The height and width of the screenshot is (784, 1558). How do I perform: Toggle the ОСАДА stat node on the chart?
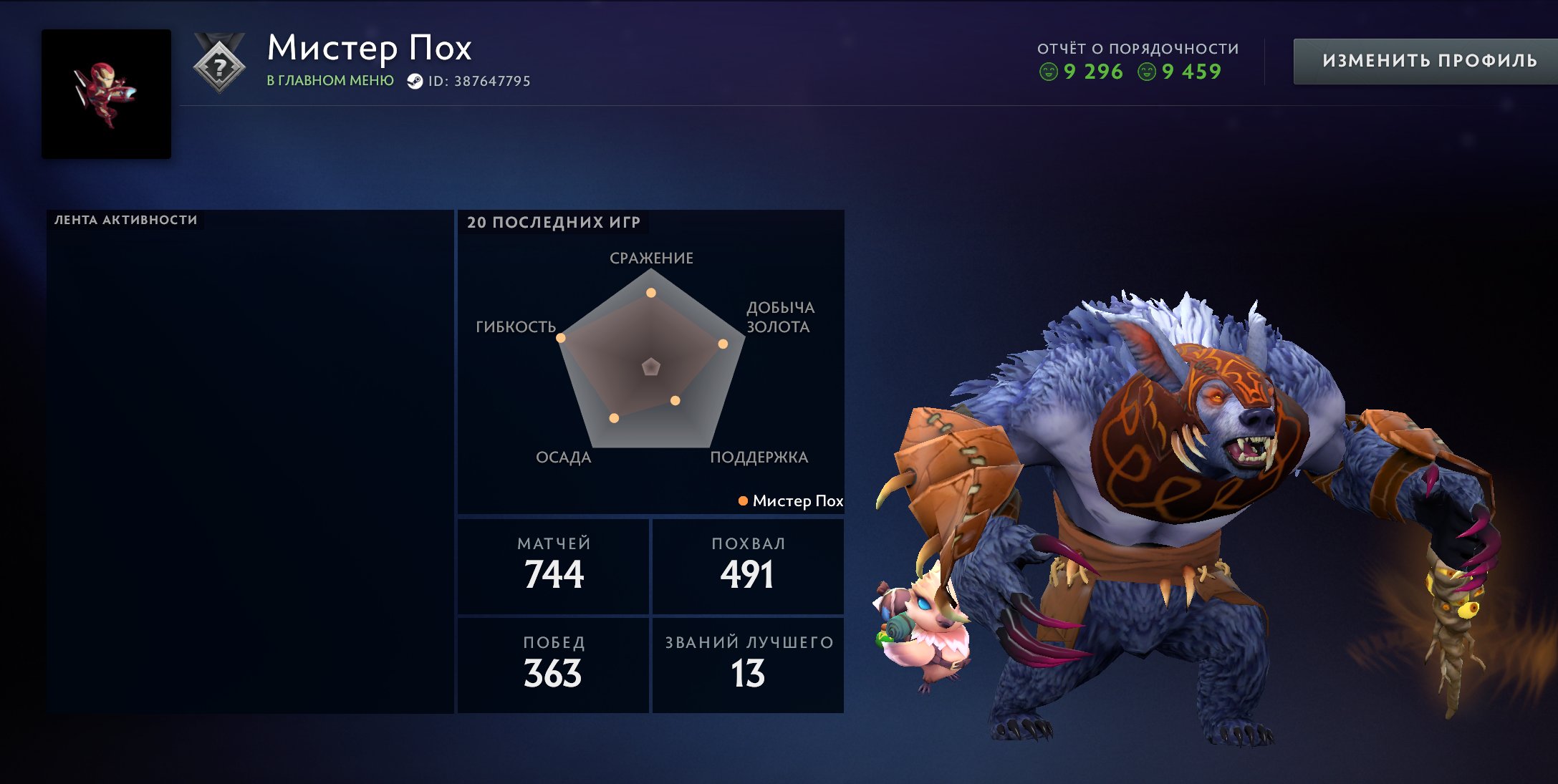[613, 417]
